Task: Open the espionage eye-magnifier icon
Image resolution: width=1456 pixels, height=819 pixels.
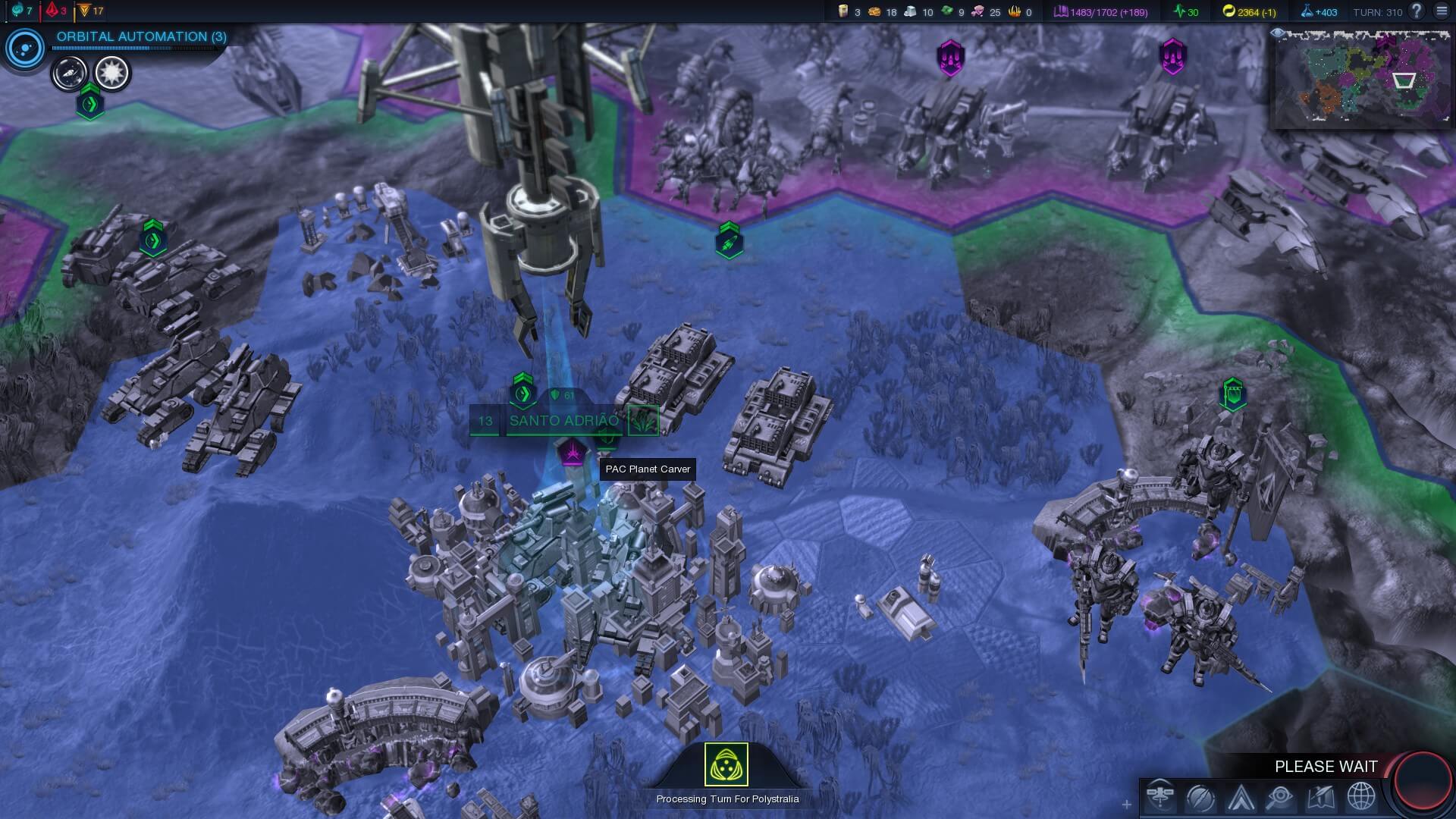Action: [x=1279, y=797]
